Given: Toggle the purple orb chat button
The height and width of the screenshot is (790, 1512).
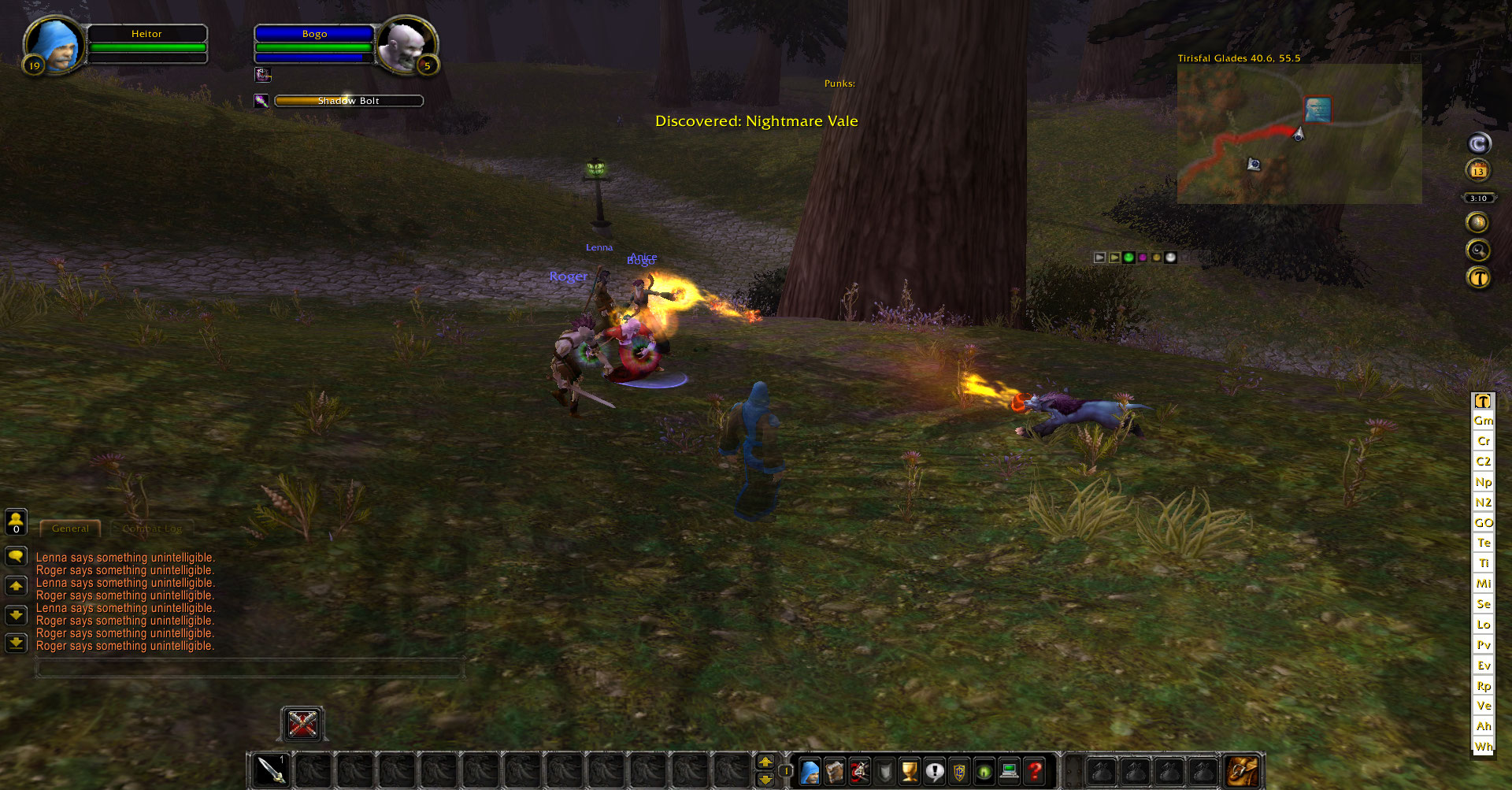Looking at the screenshot, I should [x=1143, y=258].
